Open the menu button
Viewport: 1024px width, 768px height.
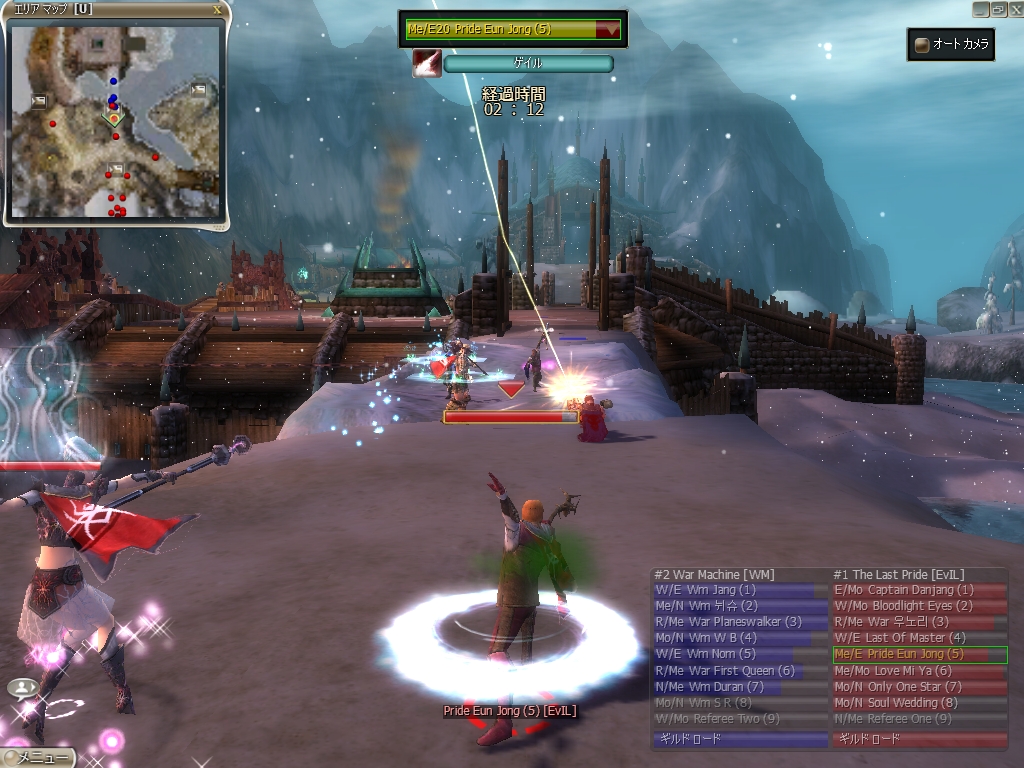pos(37,757)
